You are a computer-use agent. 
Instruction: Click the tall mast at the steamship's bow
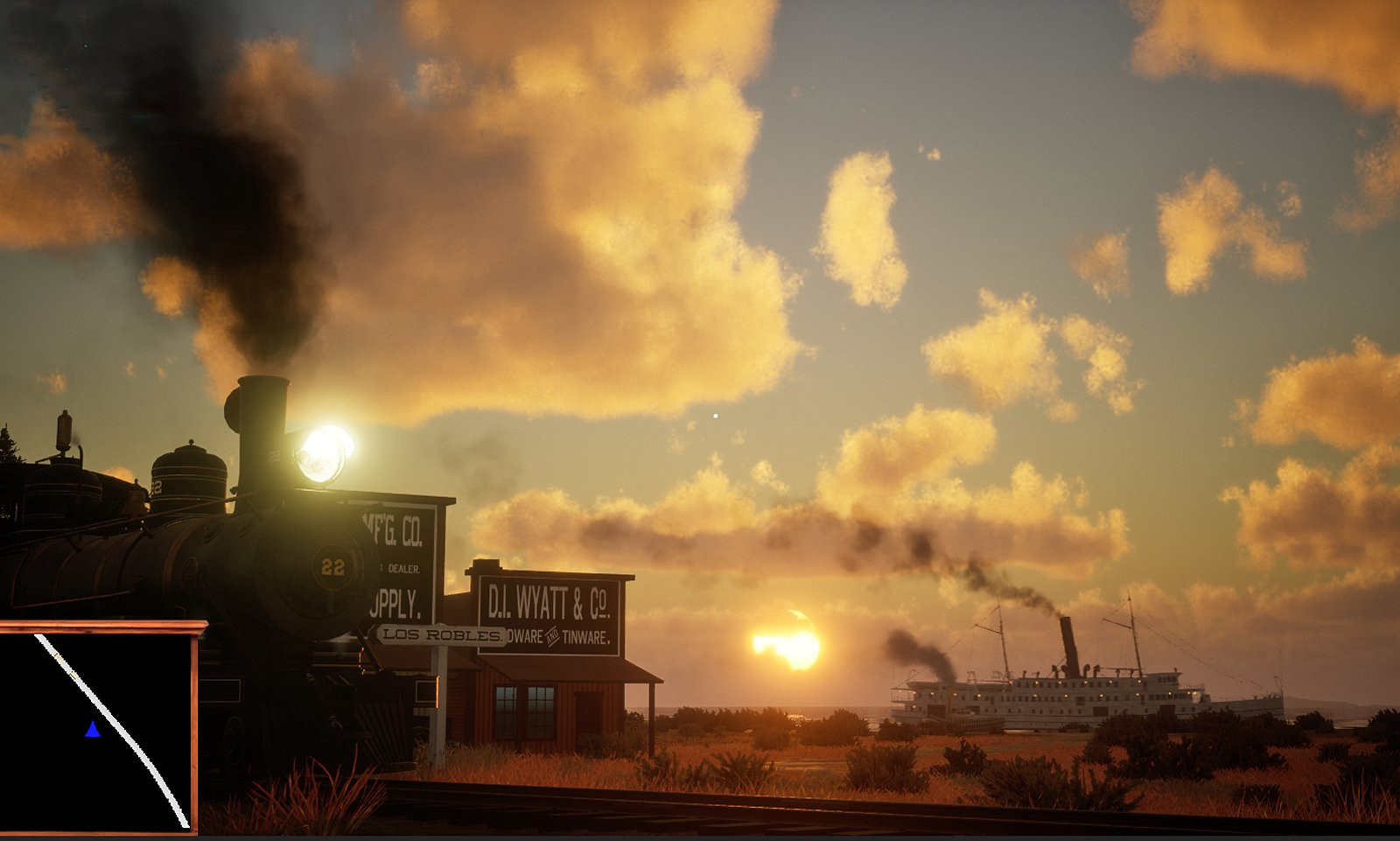tap(1130, 623)
